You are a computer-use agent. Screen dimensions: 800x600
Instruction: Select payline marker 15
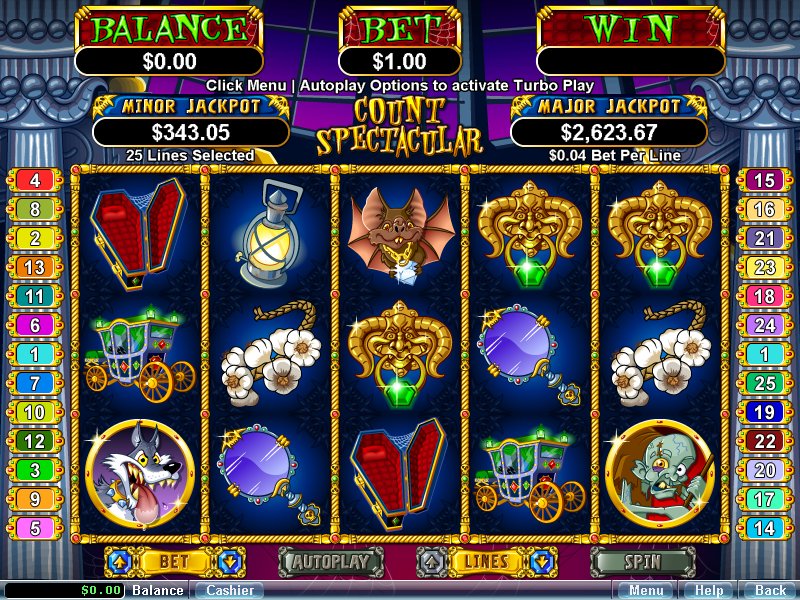(x=764, y=181)
